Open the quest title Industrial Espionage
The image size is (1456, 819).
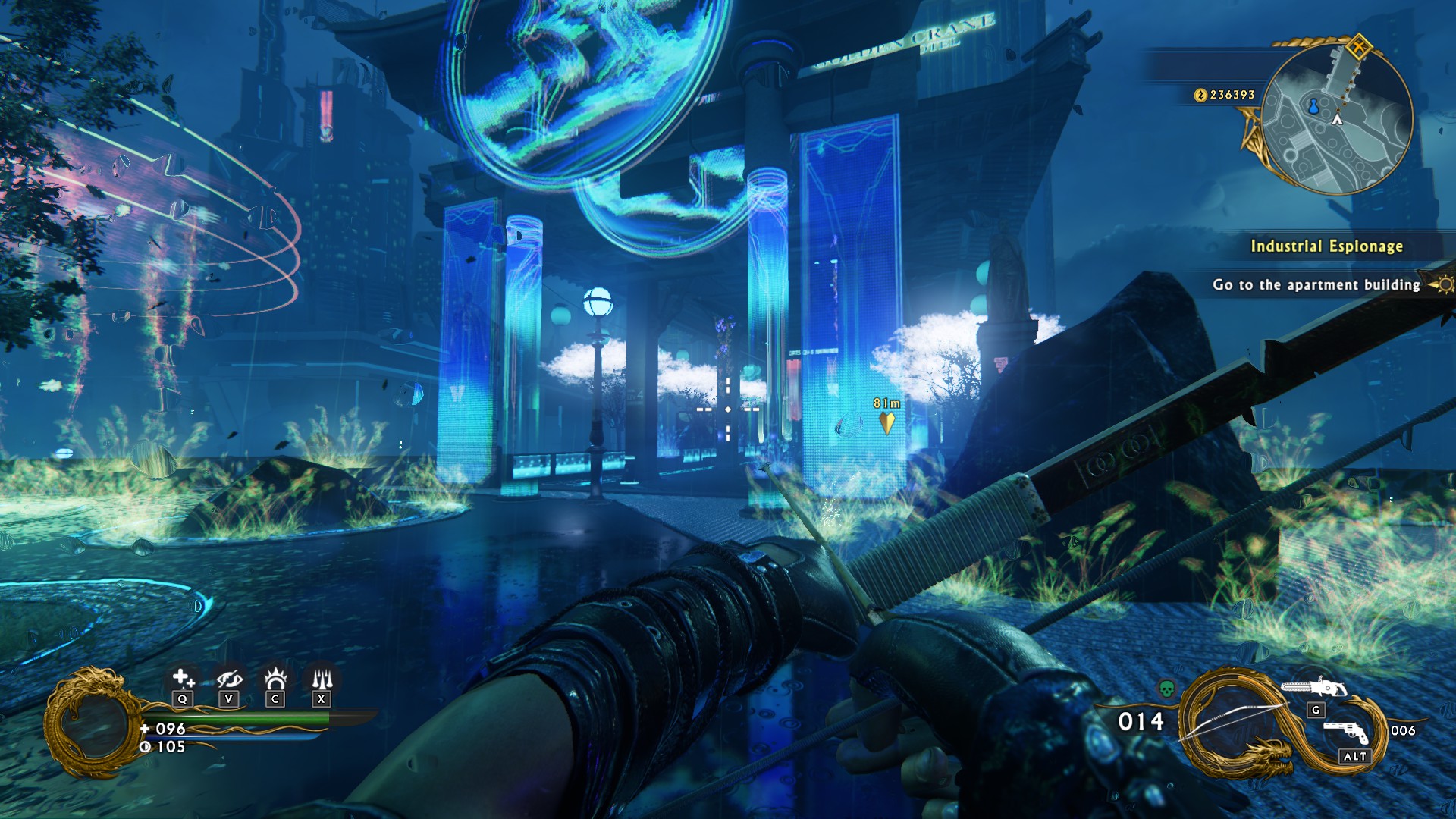point(1327,246)
